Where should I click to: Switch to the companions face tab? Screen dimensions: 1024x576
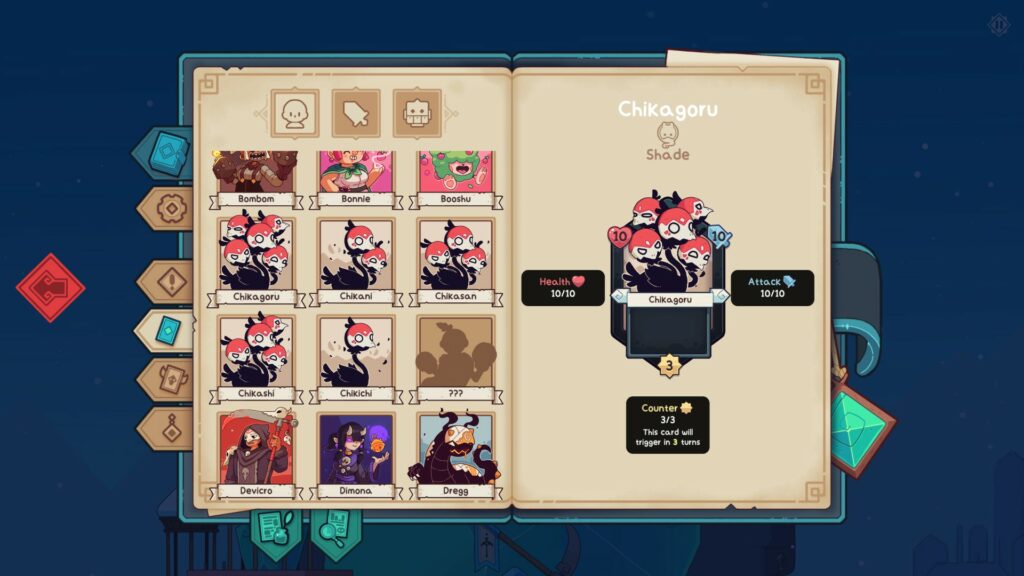coord(295,114)
